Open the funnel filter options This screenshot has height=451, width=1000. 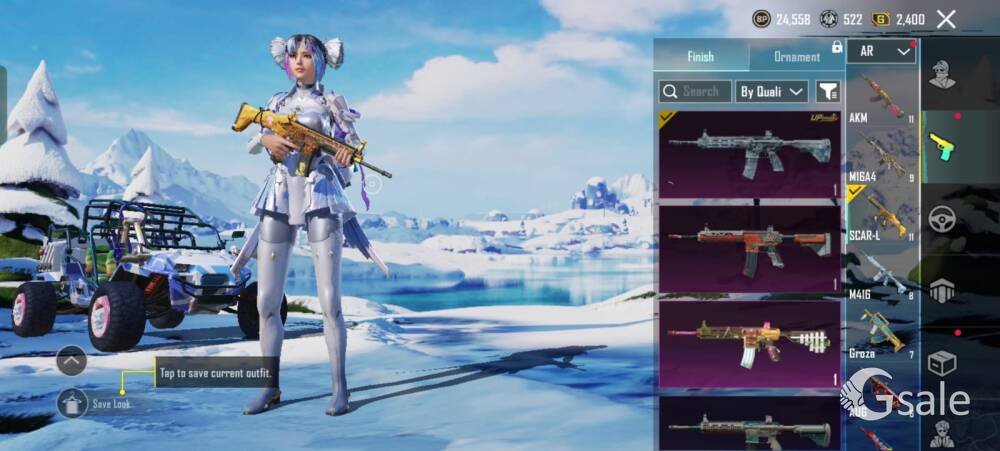[x=828, y=92]
